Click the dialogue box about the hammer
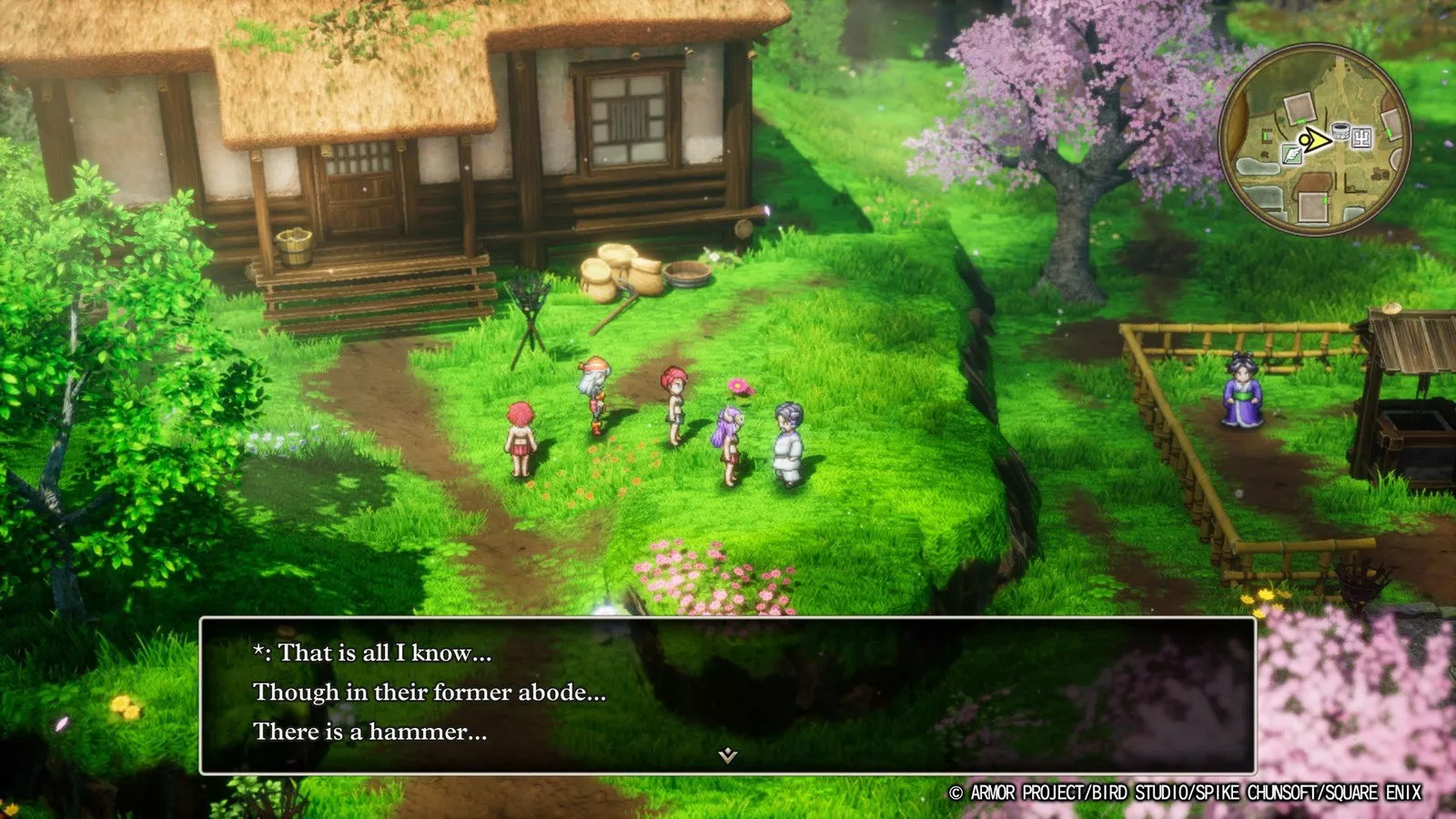Image resolution: width=1456 pixels, height=819 pixels. click(x=727, y=695)
